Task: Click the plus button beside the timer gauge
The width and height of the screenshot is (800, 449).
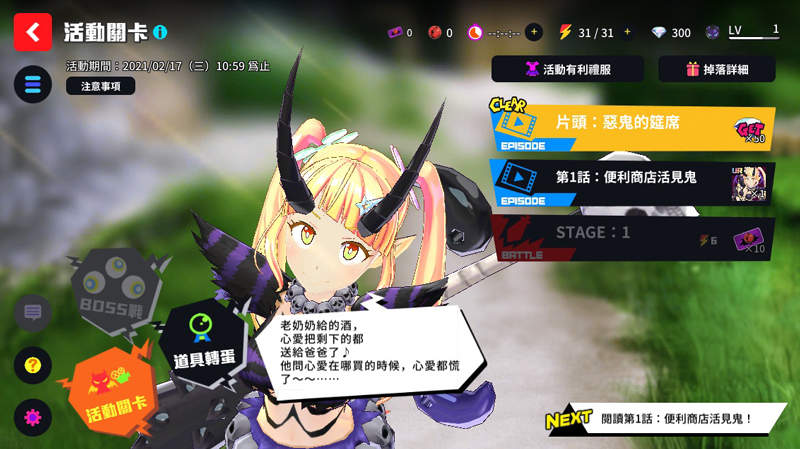Action: [534, 32]
